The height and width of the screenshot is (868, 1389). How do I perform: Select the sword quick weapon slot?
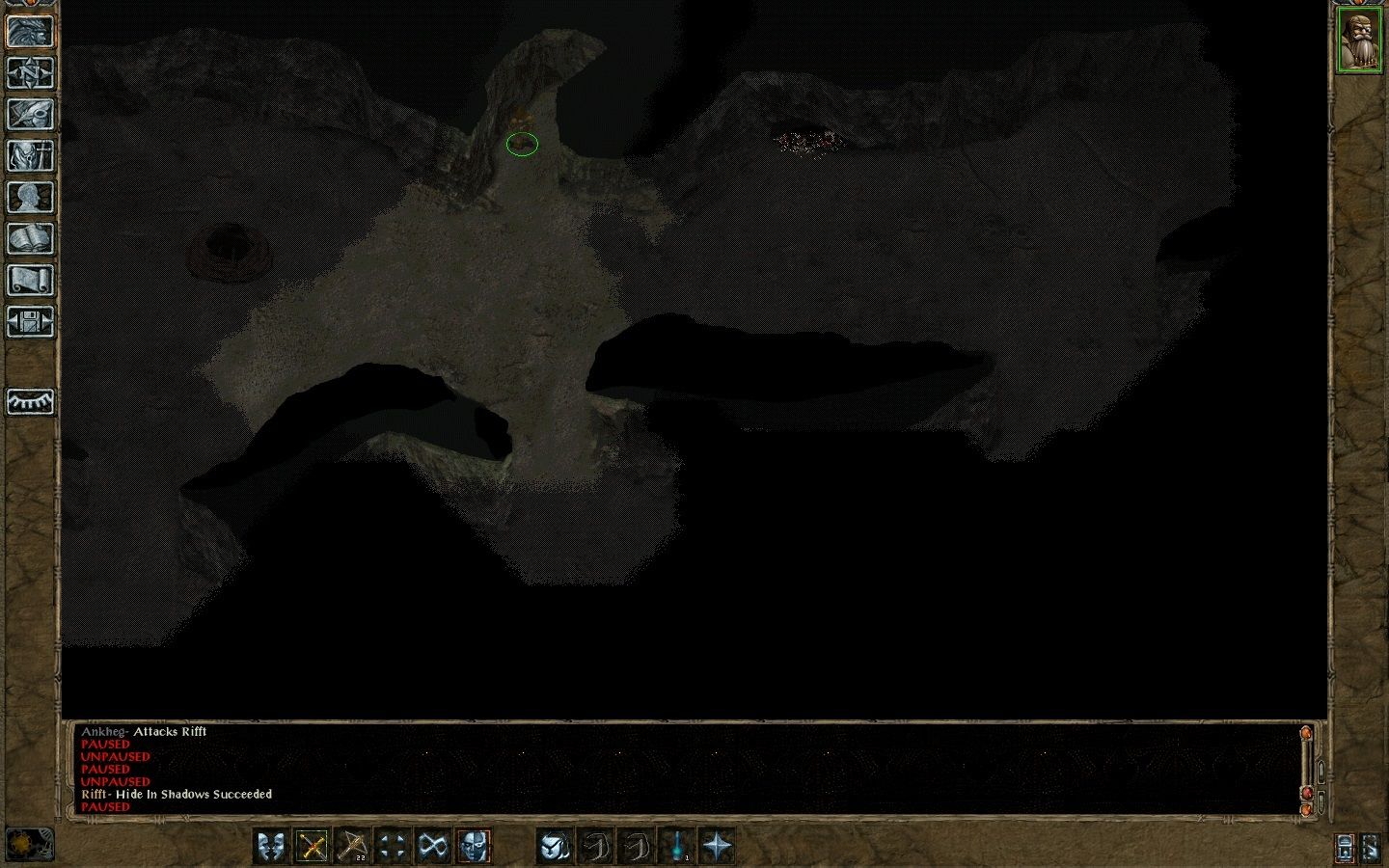(313, 847)
